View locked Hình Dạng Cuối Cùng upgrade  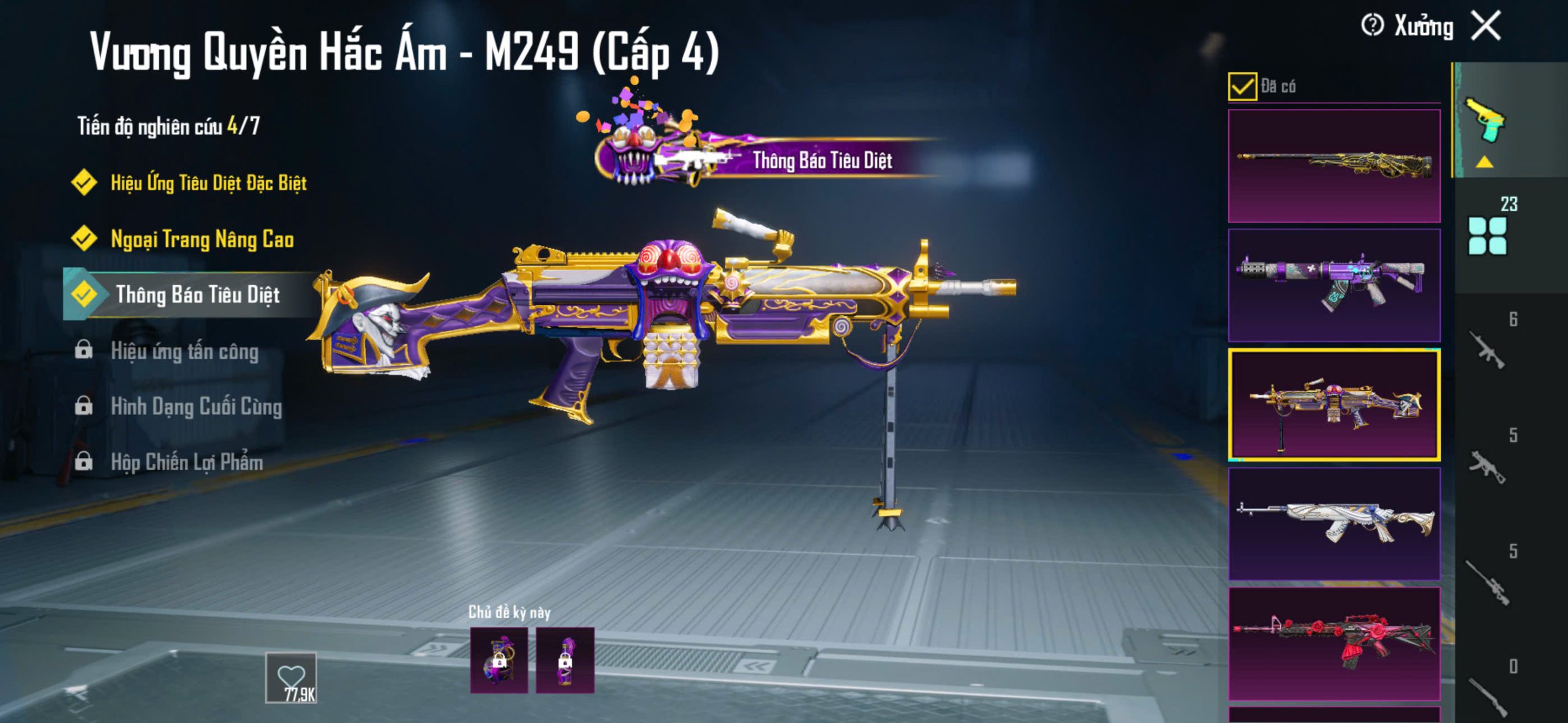pos(196,406)
